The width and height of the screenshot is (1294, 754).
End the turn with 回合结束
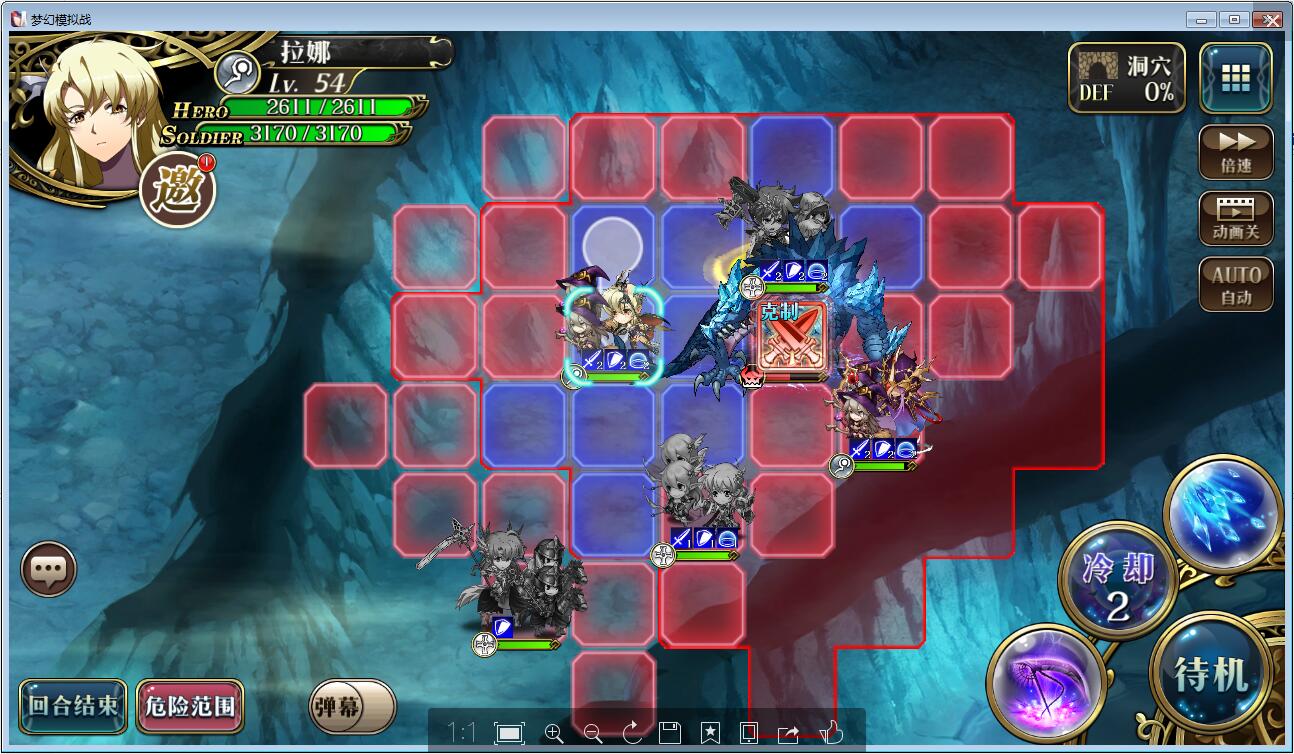coord(73,705)
